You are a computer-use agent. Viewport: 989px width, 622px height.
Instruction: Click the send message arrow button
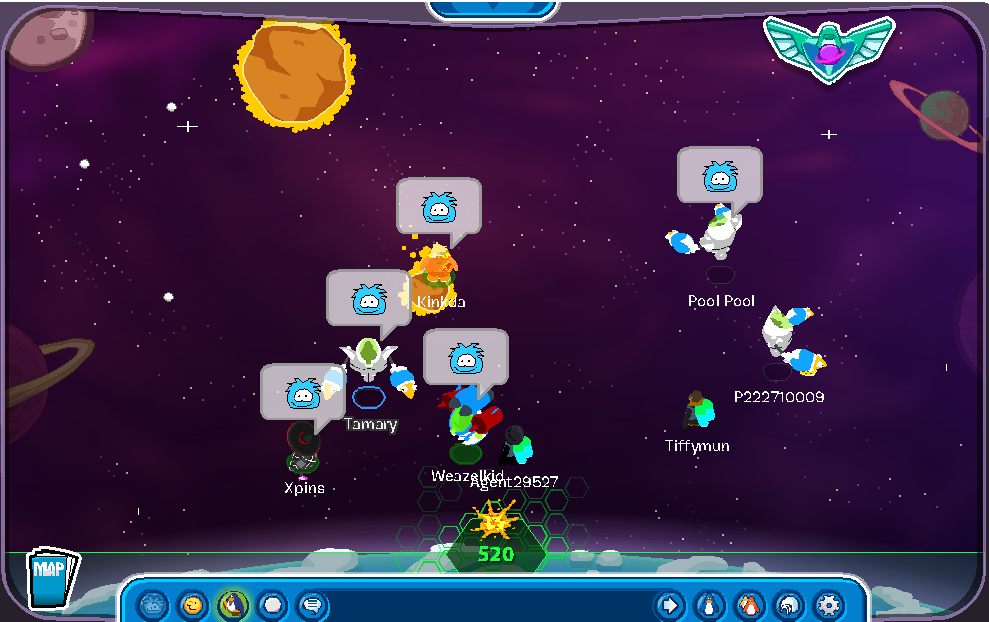(669, 605)
